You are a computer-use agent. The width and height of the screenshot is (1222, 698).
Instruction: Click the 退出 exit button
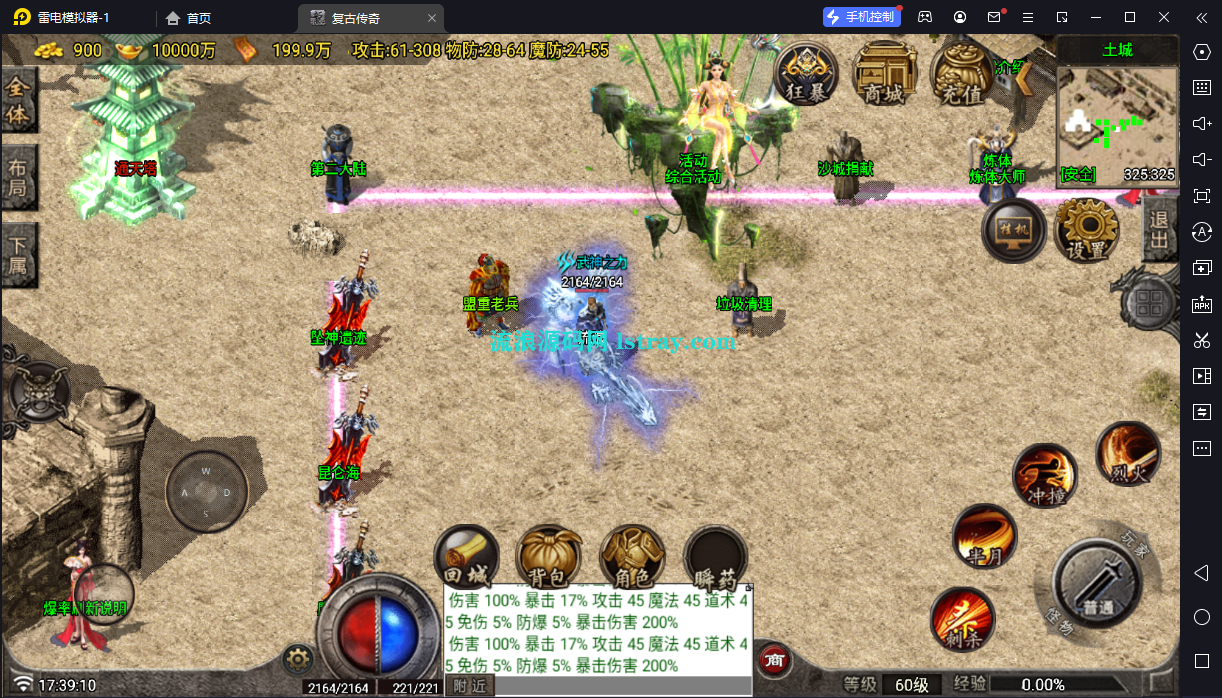[x=1160, y=230]
